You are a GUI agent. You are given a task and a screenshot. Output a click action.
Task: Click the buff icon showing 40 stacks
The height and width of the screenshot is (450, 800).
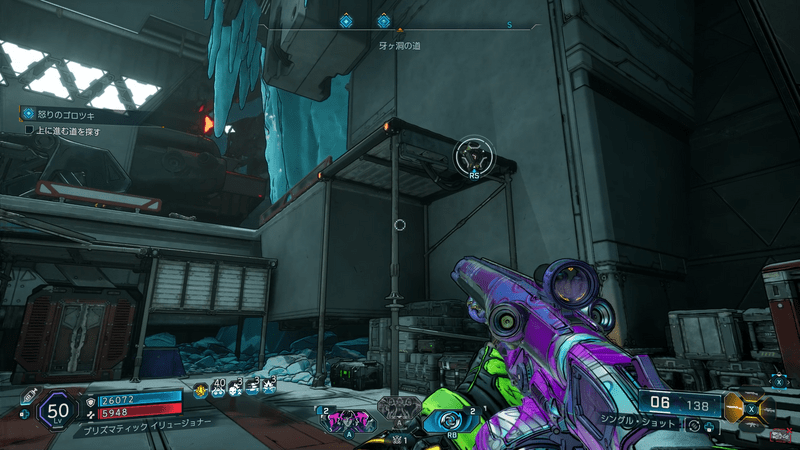[218, 390]
